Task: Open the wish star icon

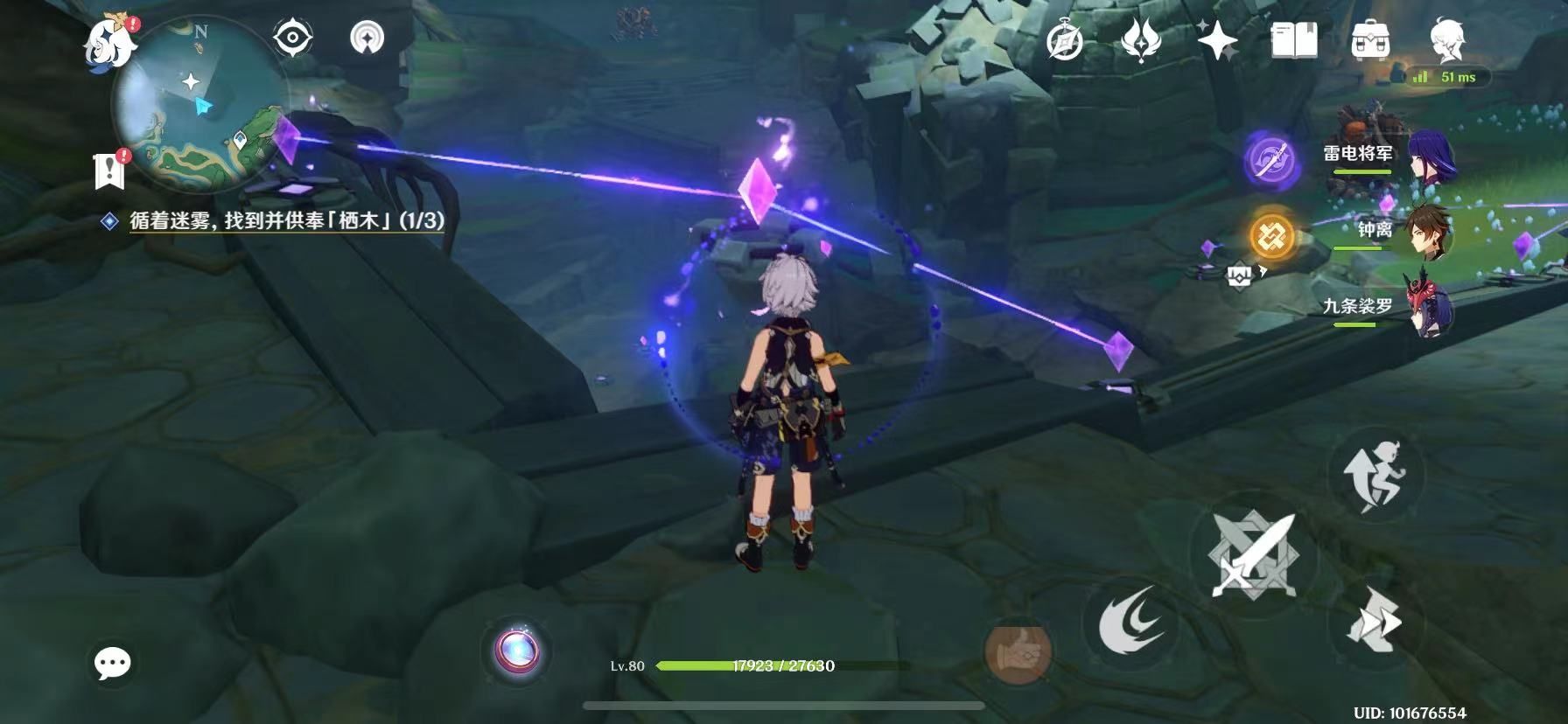Action: click(1217, 40)
